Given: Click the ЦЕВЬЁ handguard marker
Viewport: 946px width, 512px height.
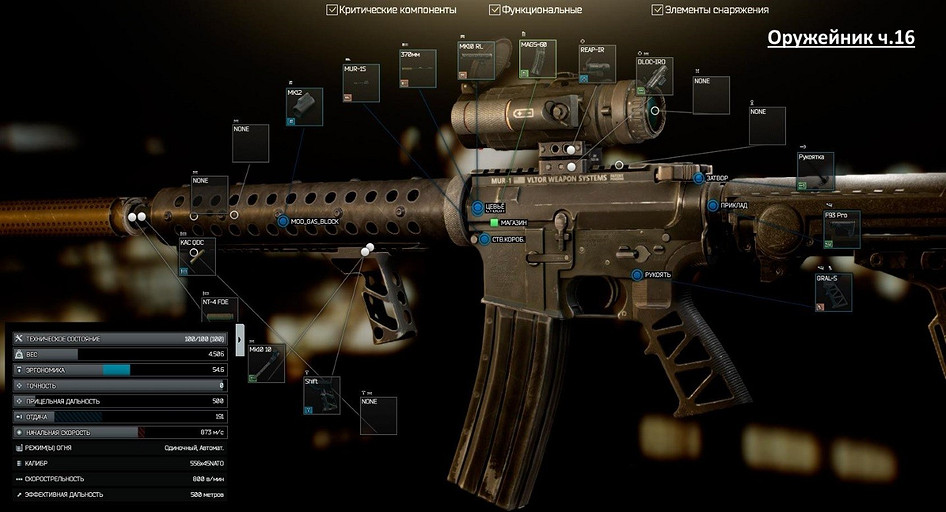Looking at the screenshot, I should coord(479,208).
